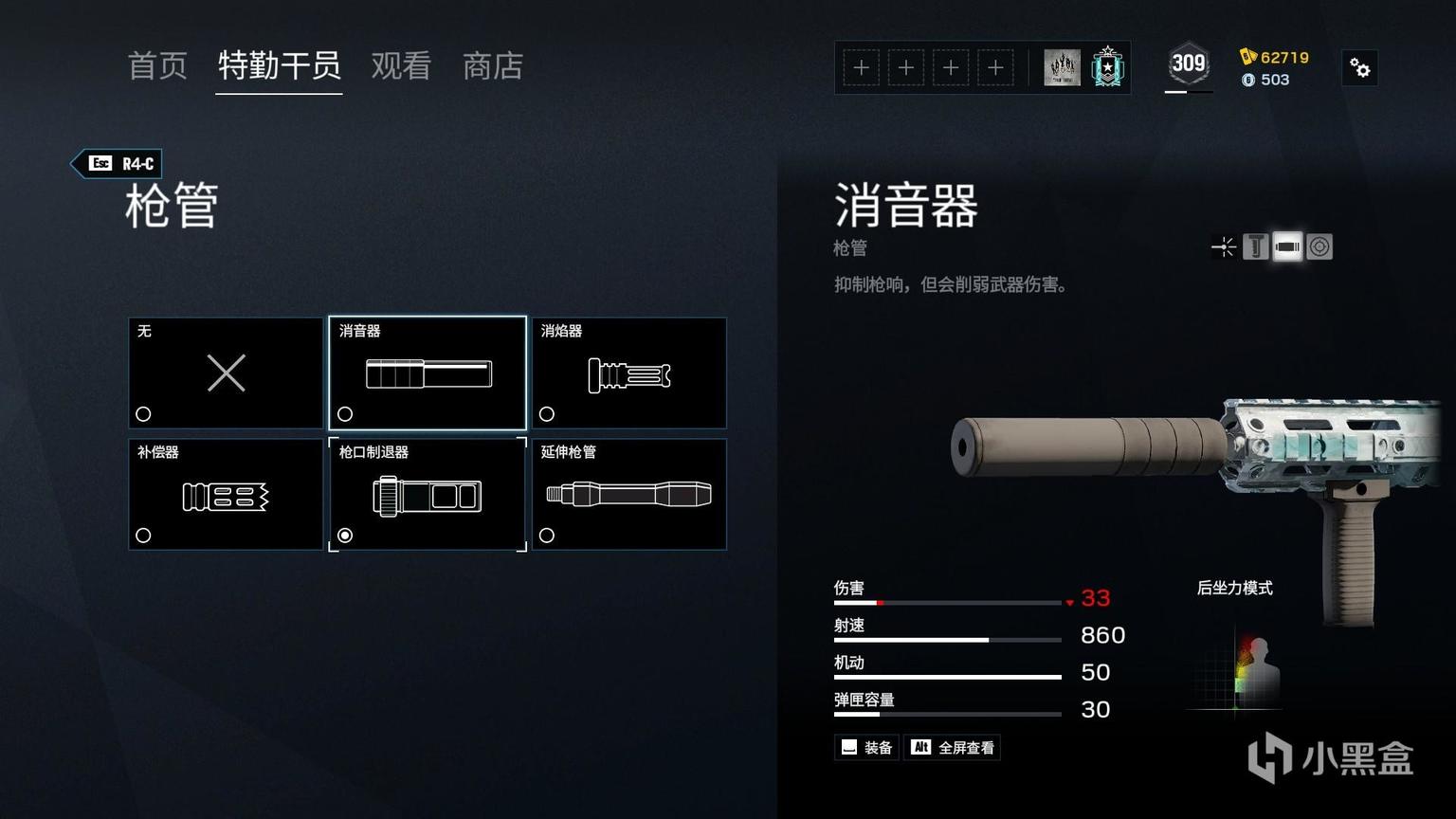Viewport: 1456px width, 819px height.
Task: Open the 62719 renown currency display
Action: point(1275,57)
